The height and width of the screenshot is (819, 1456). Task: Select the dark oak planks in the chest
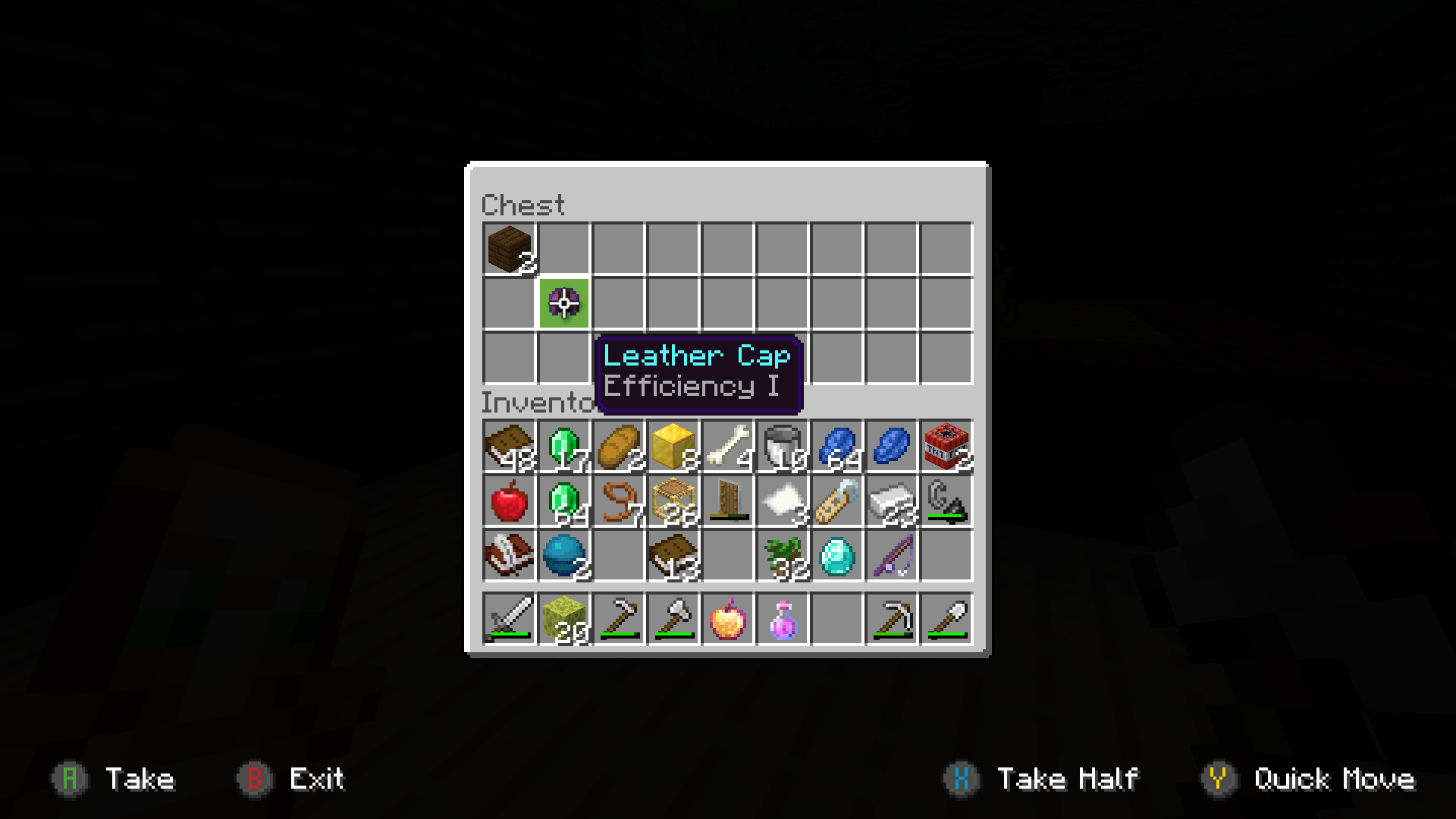[x=510, y=249]
